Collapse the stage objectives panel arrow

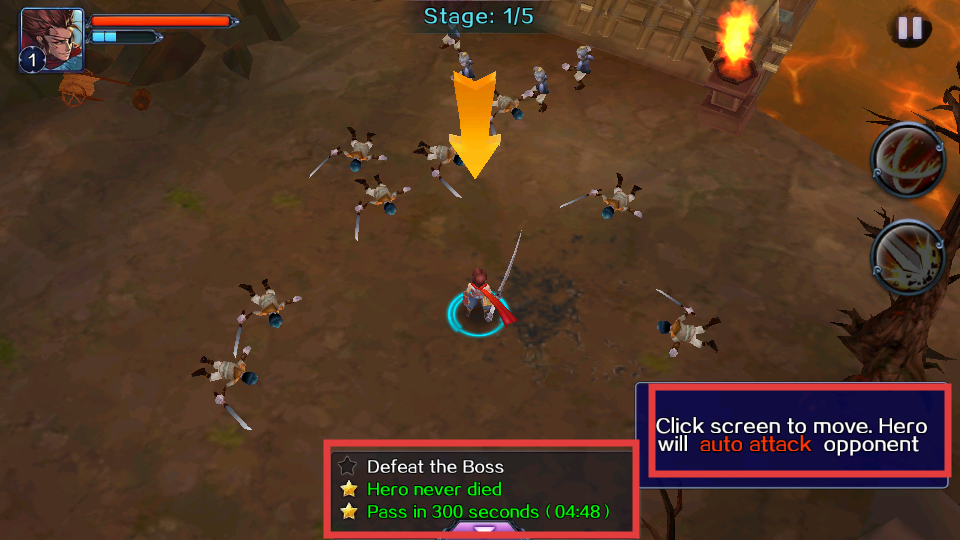484,530
